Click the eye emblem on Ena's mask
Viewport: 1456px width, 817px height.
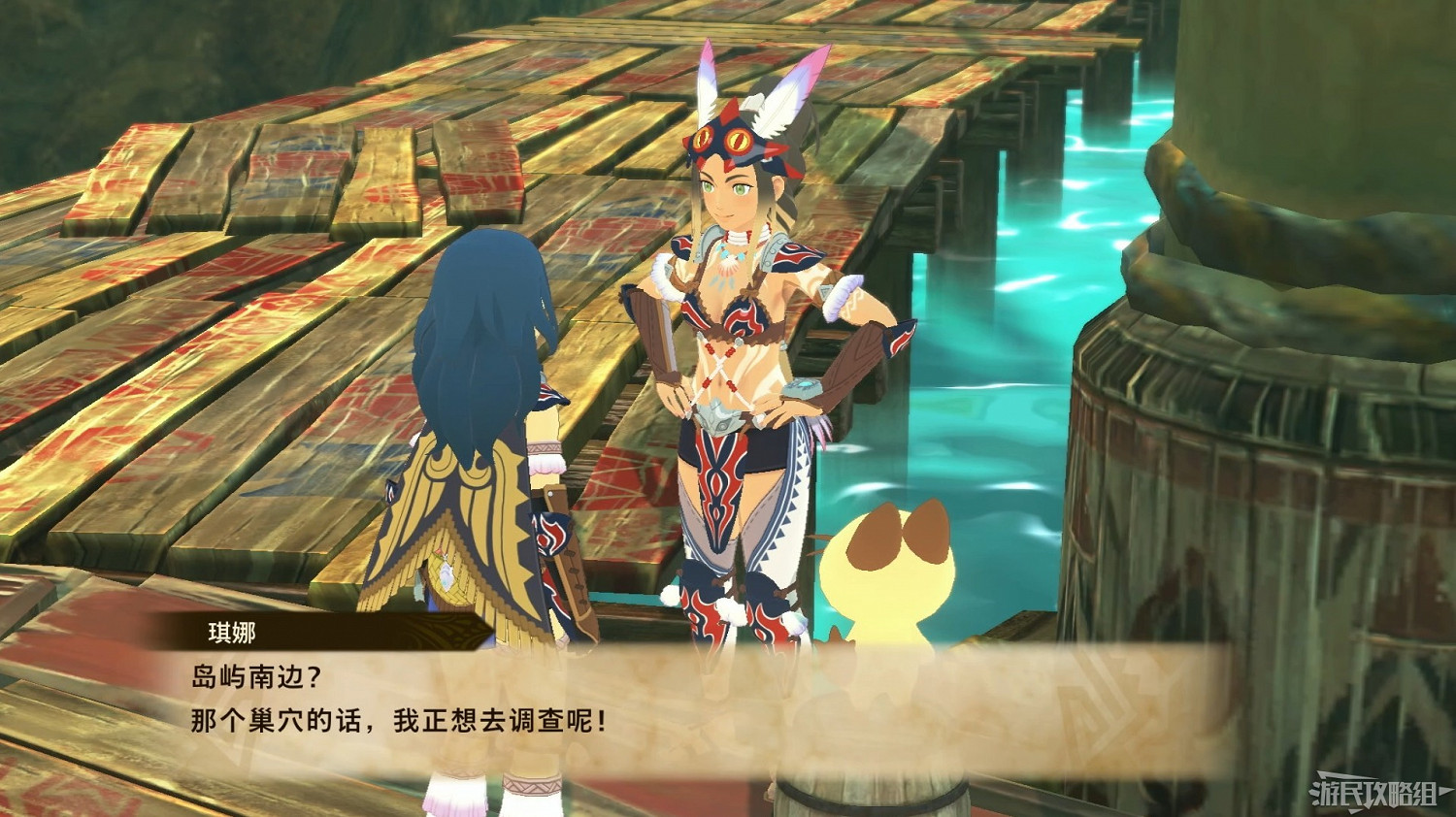[x=740, y=139]
